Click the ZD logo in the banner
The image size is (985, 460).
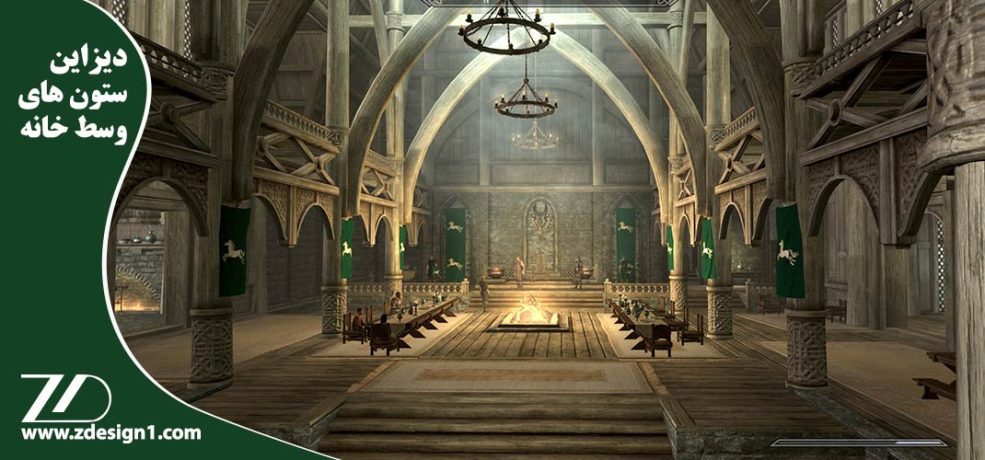click(x=66, y=397)
